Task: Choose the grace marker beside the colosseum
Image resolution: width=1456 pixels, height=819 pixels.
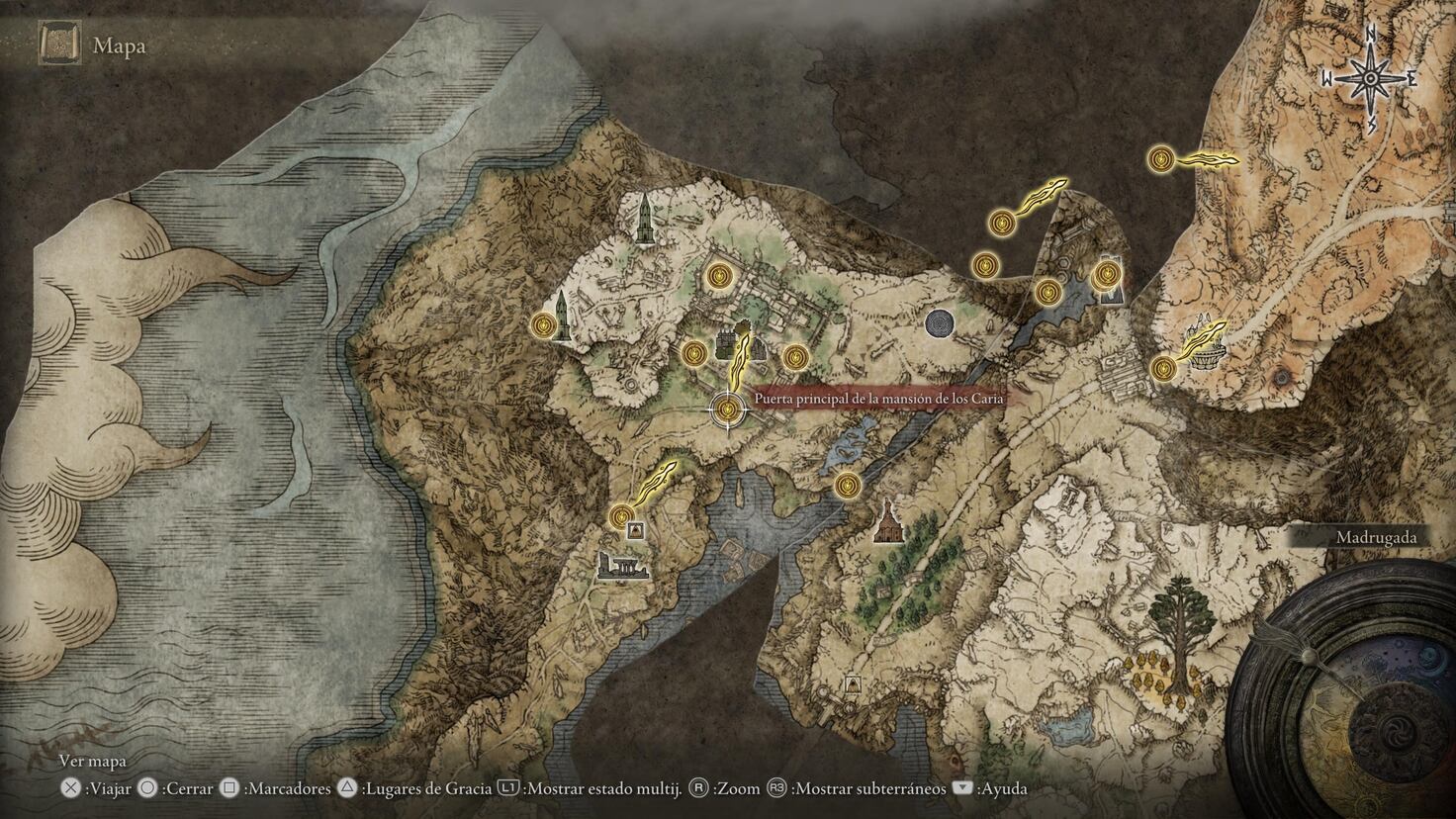Action: click(1164, 369)
